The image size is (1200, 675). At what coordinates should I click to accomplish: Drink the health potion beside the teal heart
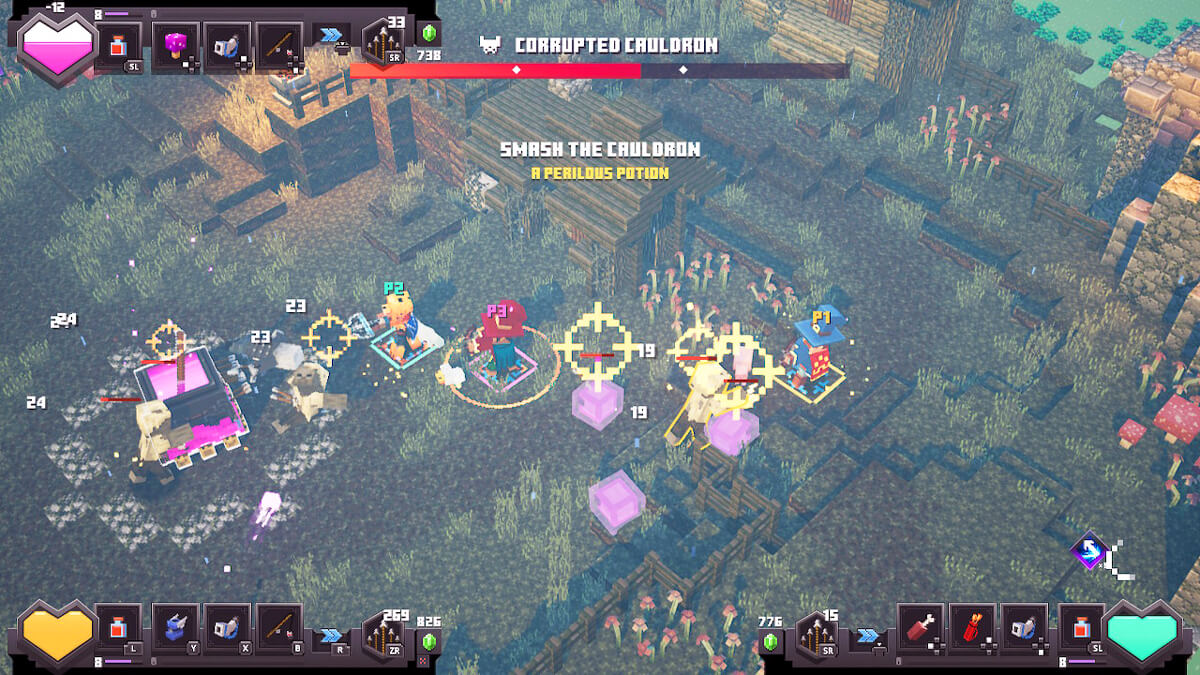tap(1082, 628)
